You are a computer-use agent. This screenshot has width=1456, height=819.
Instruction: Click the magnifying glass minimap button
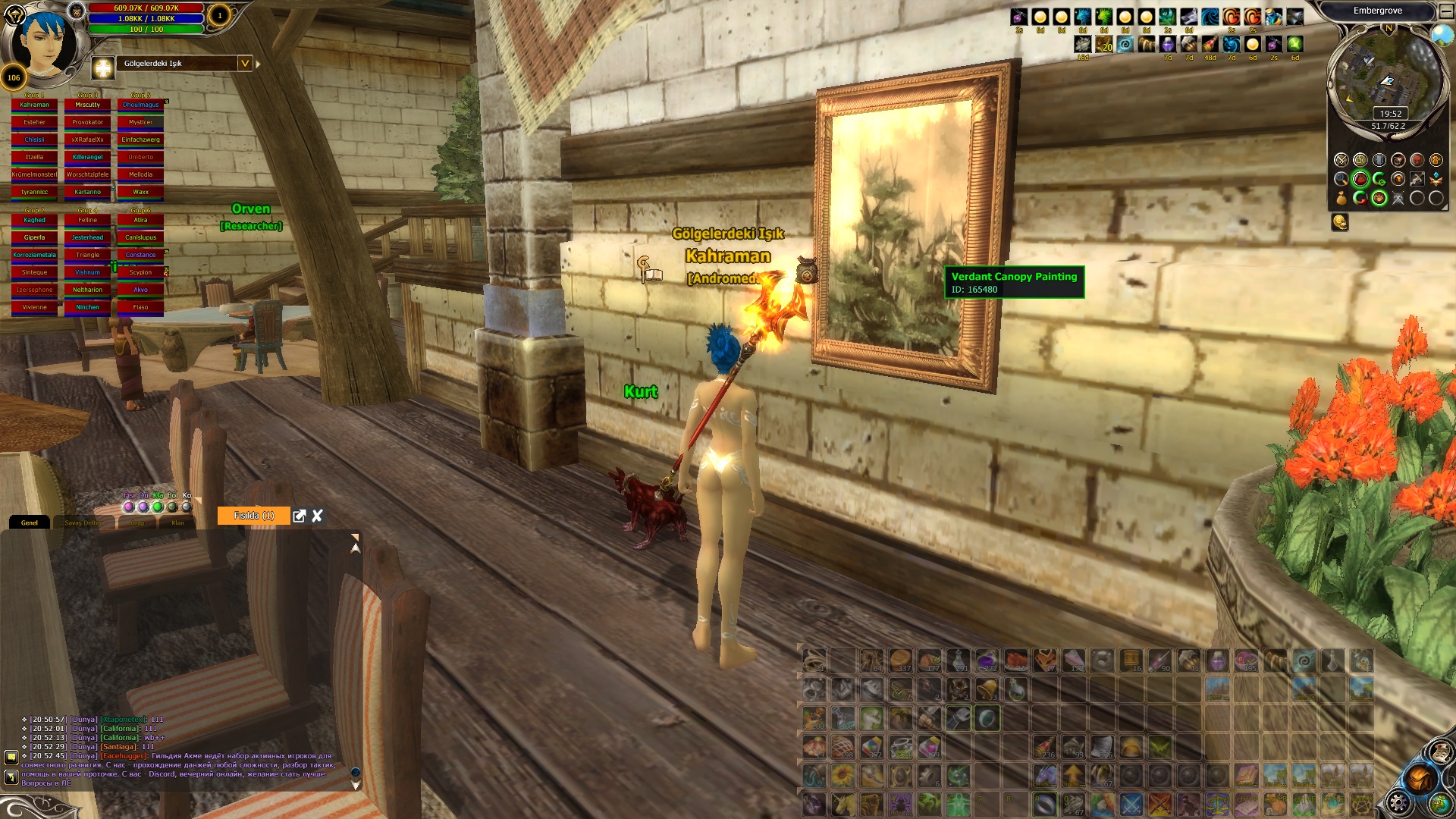[1341, 180]
